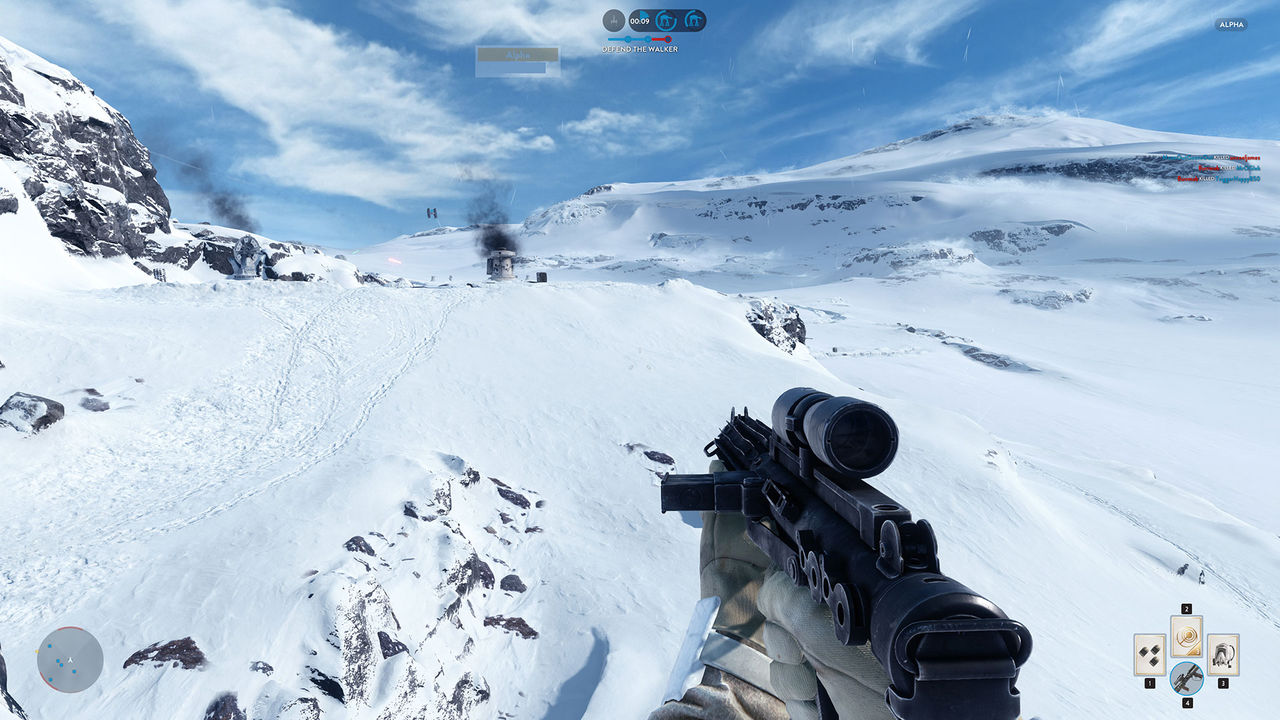Image resolution: width=1280 pixels, height=720 pixels.
Task: Click the Defend the Walker objective text
Action: (x=640, y=49)
